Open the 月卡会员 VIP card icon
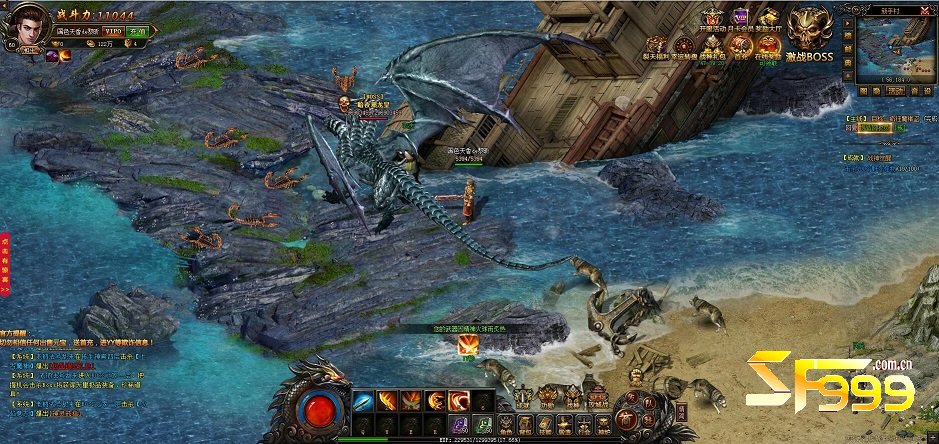 tap(741, 20)
